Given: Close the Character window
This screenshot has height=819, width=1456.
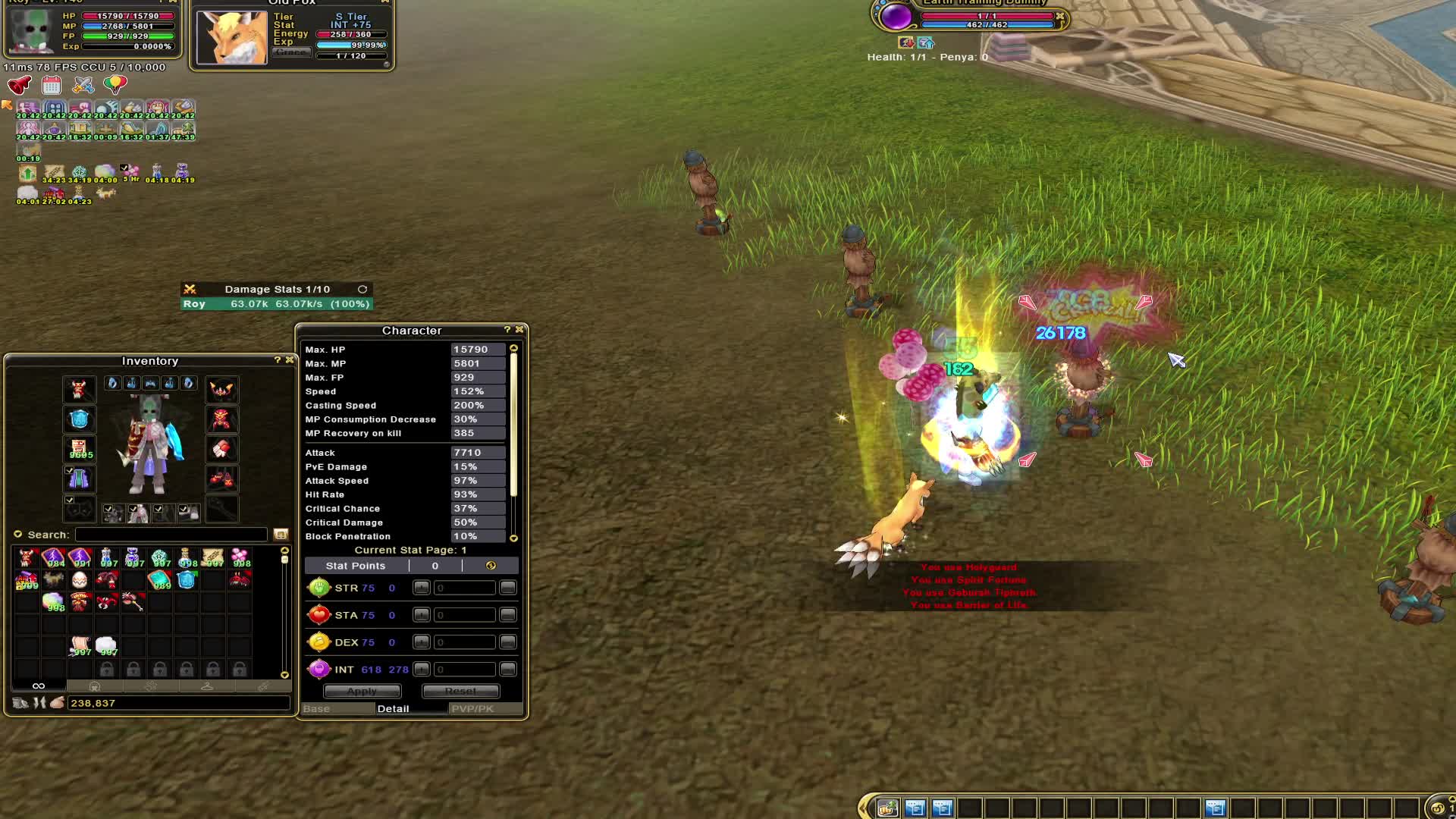Looking at the screenshot, I should [x=519, y=330].
